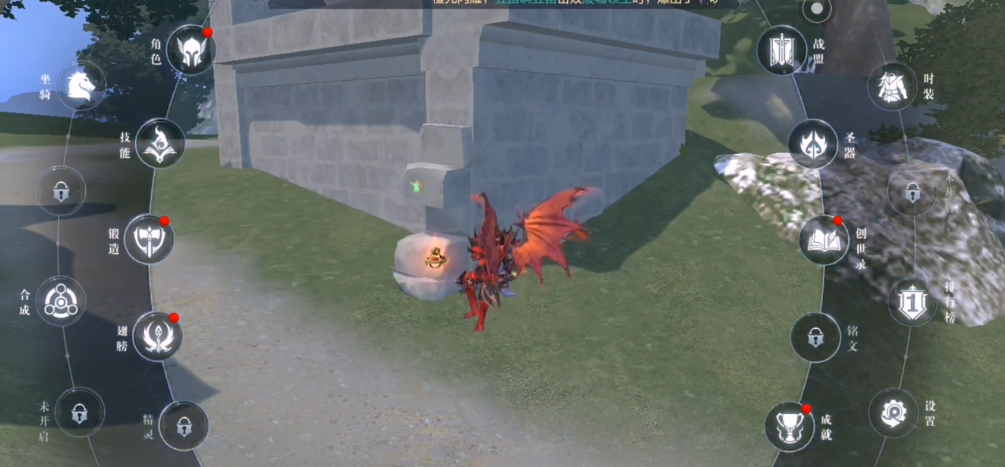The image size is (1005, 467).
Task: Tap the locked 未开启 padlock icon
Action: pyautogui.click(x=79, y=409)
